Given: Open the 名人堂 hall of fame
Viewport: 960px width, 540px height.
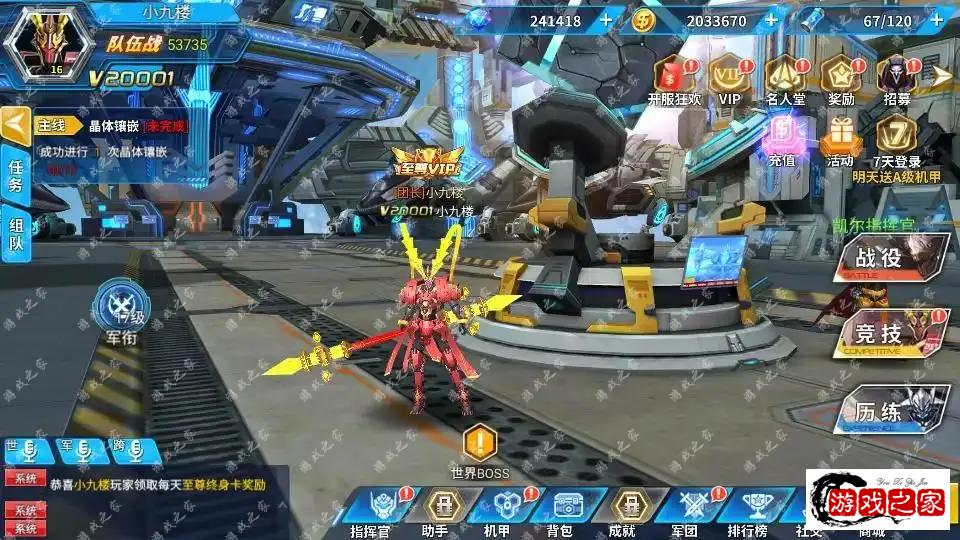Looking at the screenshot, I should point(785,75).
